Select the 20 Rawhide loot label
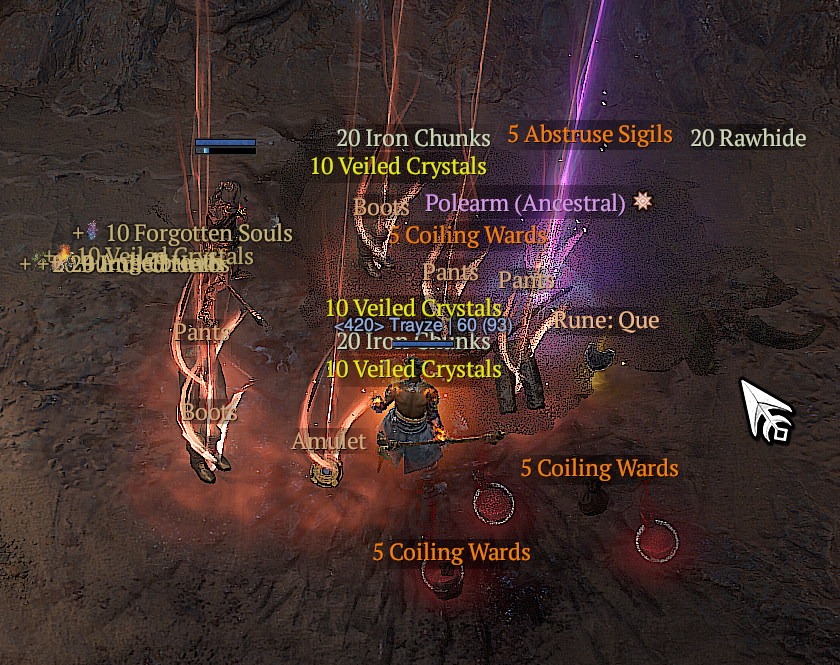 click(747, 138)
